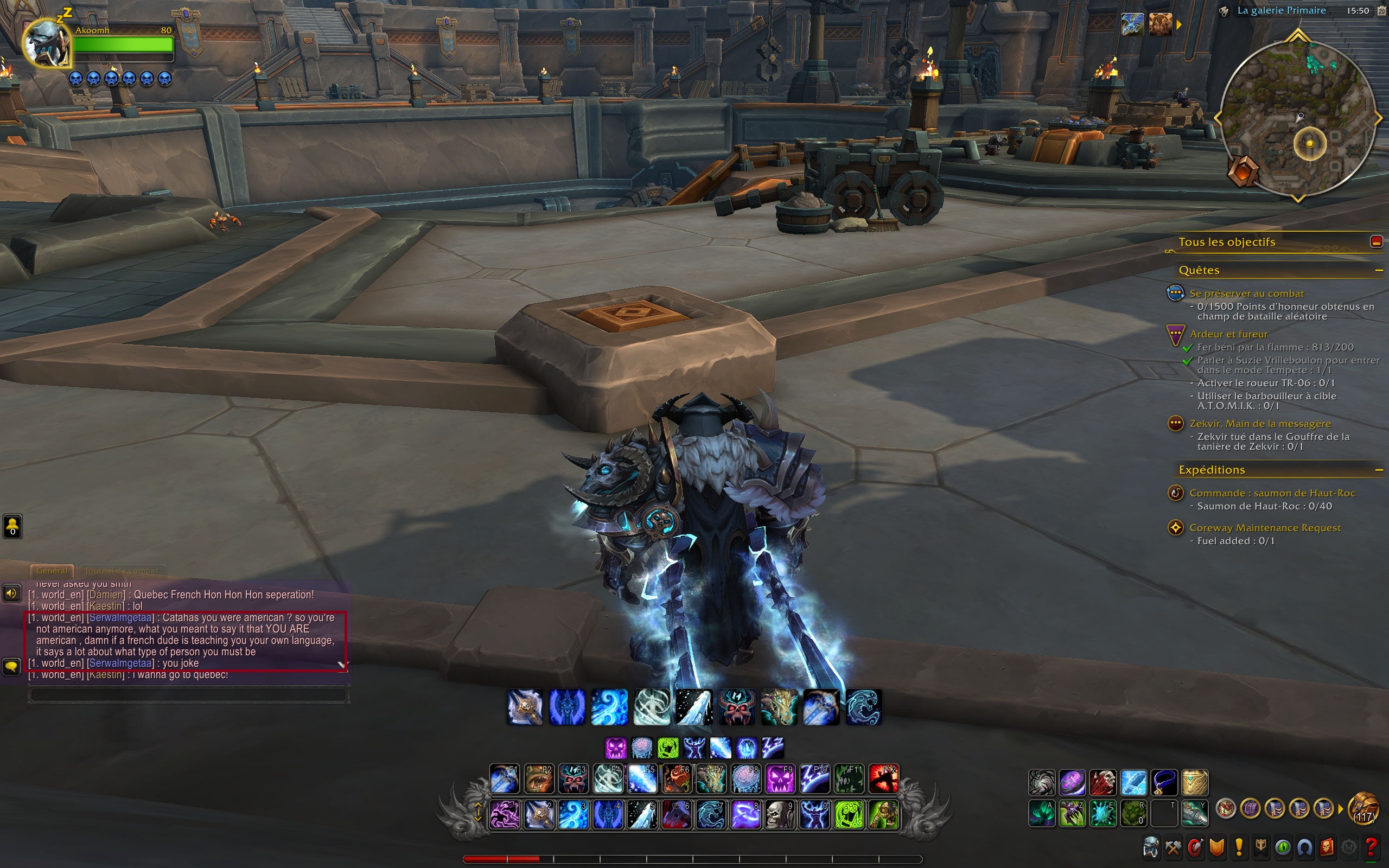
Task: Open the Zekvir, Main de la messagère quest
Action: point(1260,424)
